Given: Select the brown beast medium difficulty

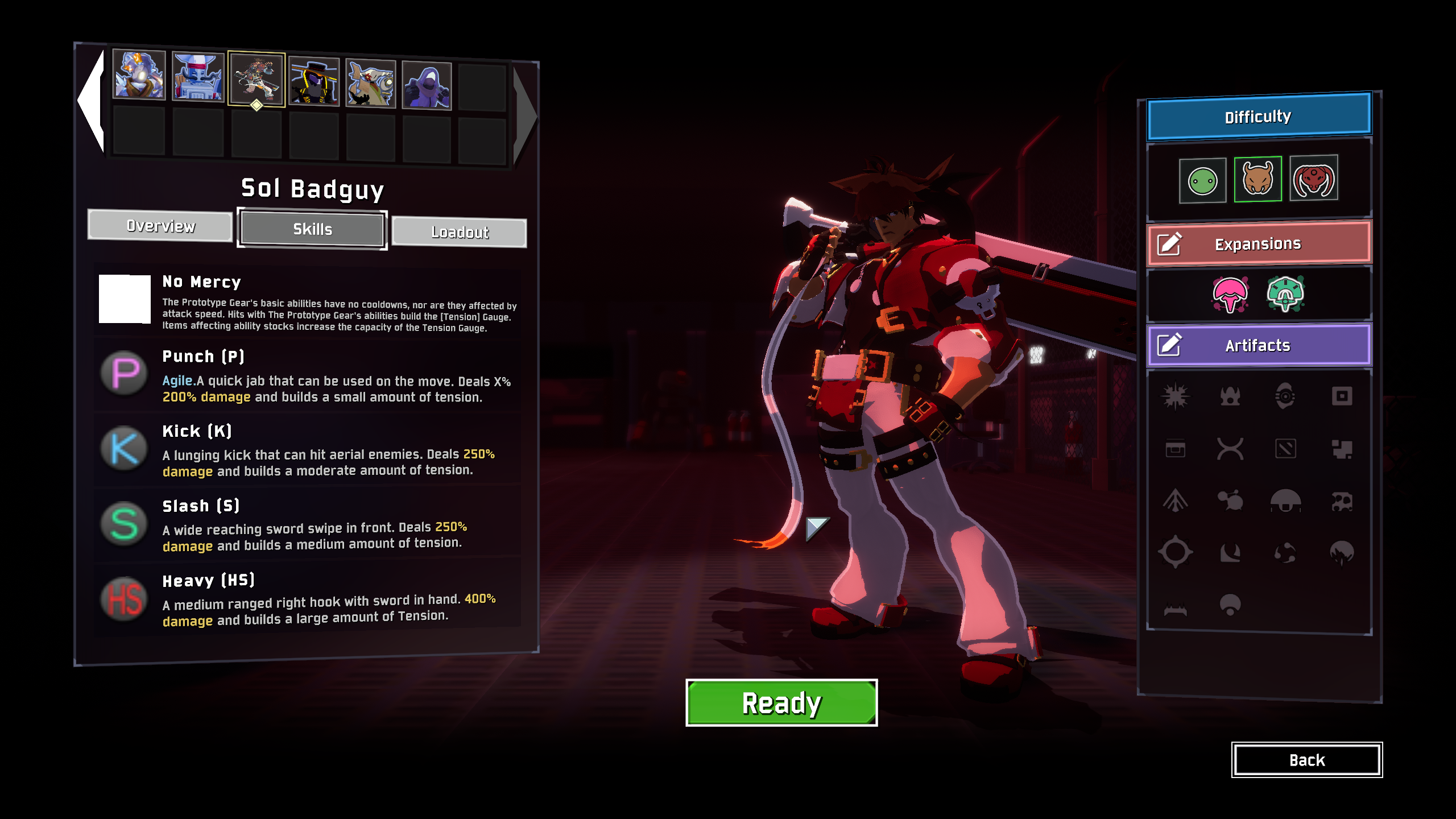Looking at the screenshot, I should point(1258,179).
